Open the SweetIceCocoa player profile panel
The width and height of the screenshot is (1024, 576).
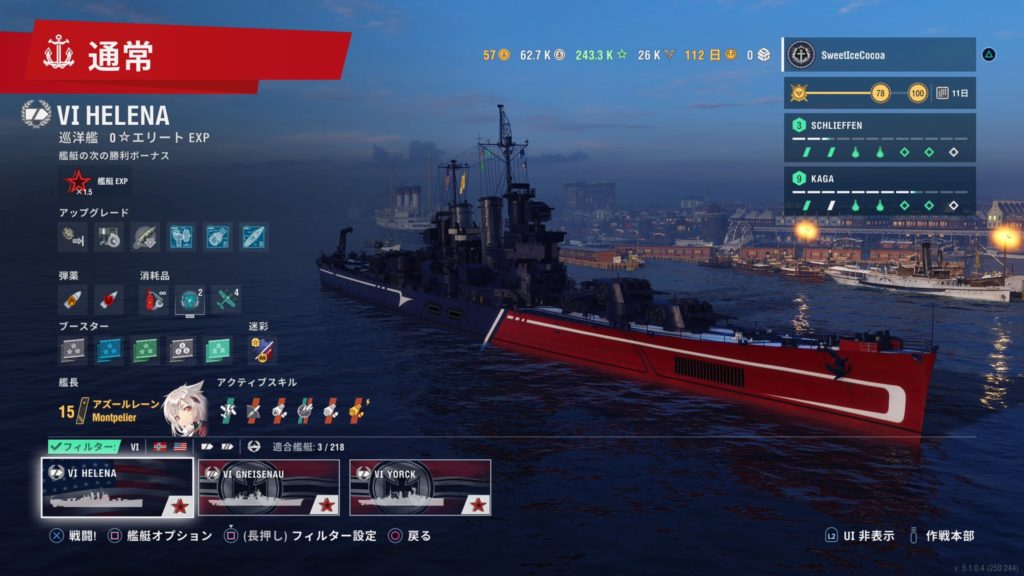click(878, 55)
